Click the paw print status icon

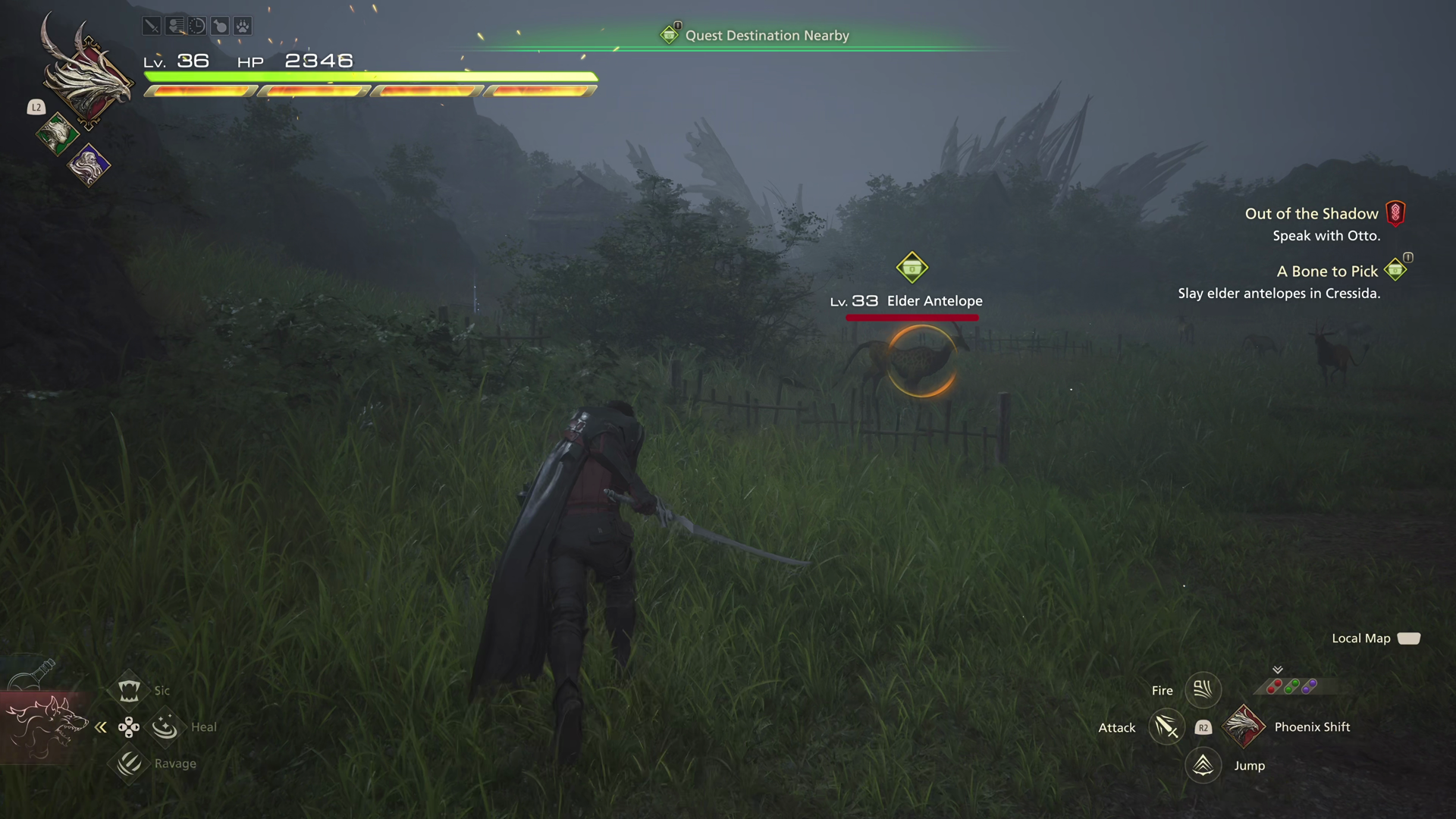[243, 27]
